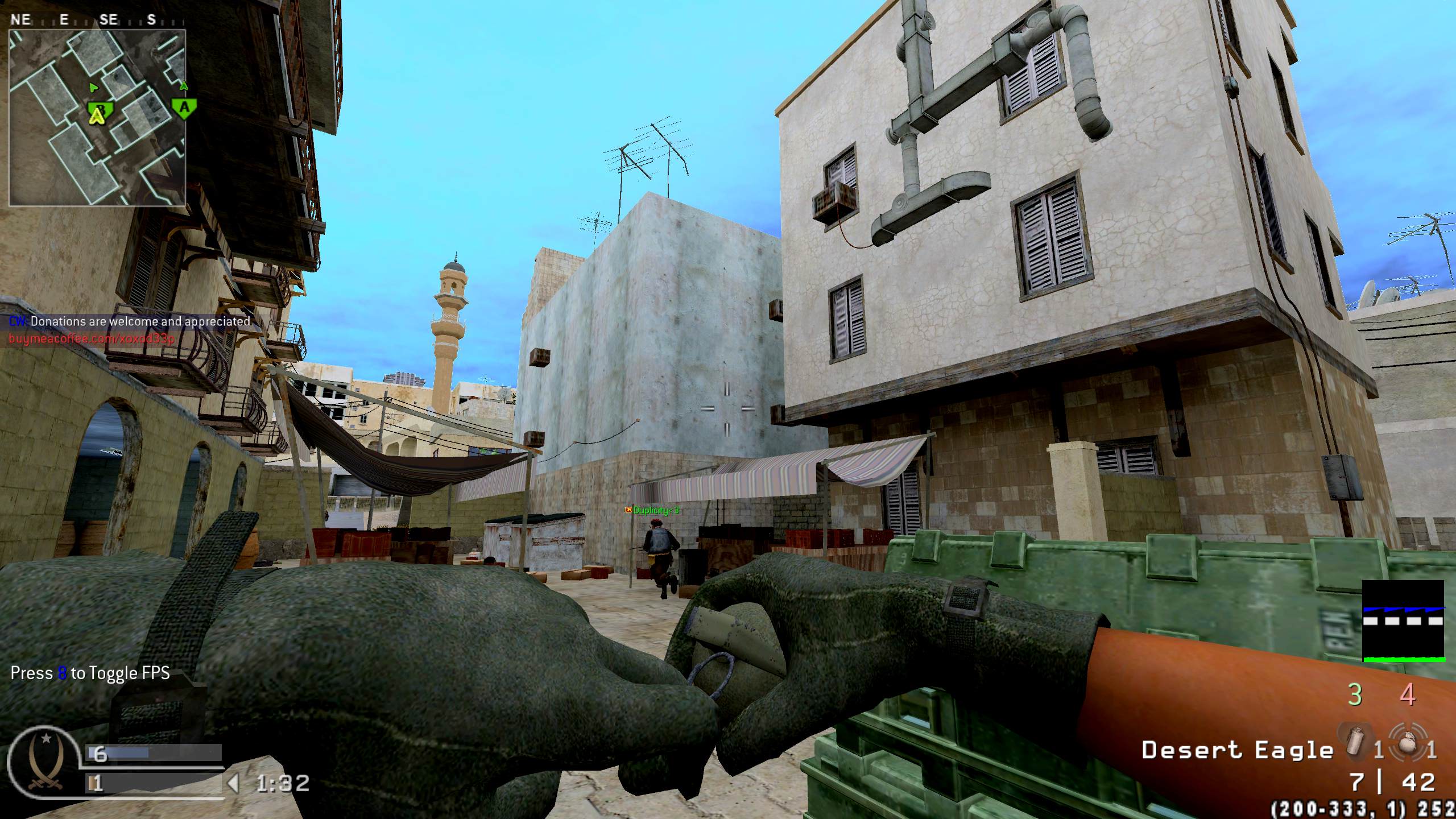This screenshot has height=819, width=1456.
Task: Click the Desert Eagle weapon label
Action: pos(1237,750)
